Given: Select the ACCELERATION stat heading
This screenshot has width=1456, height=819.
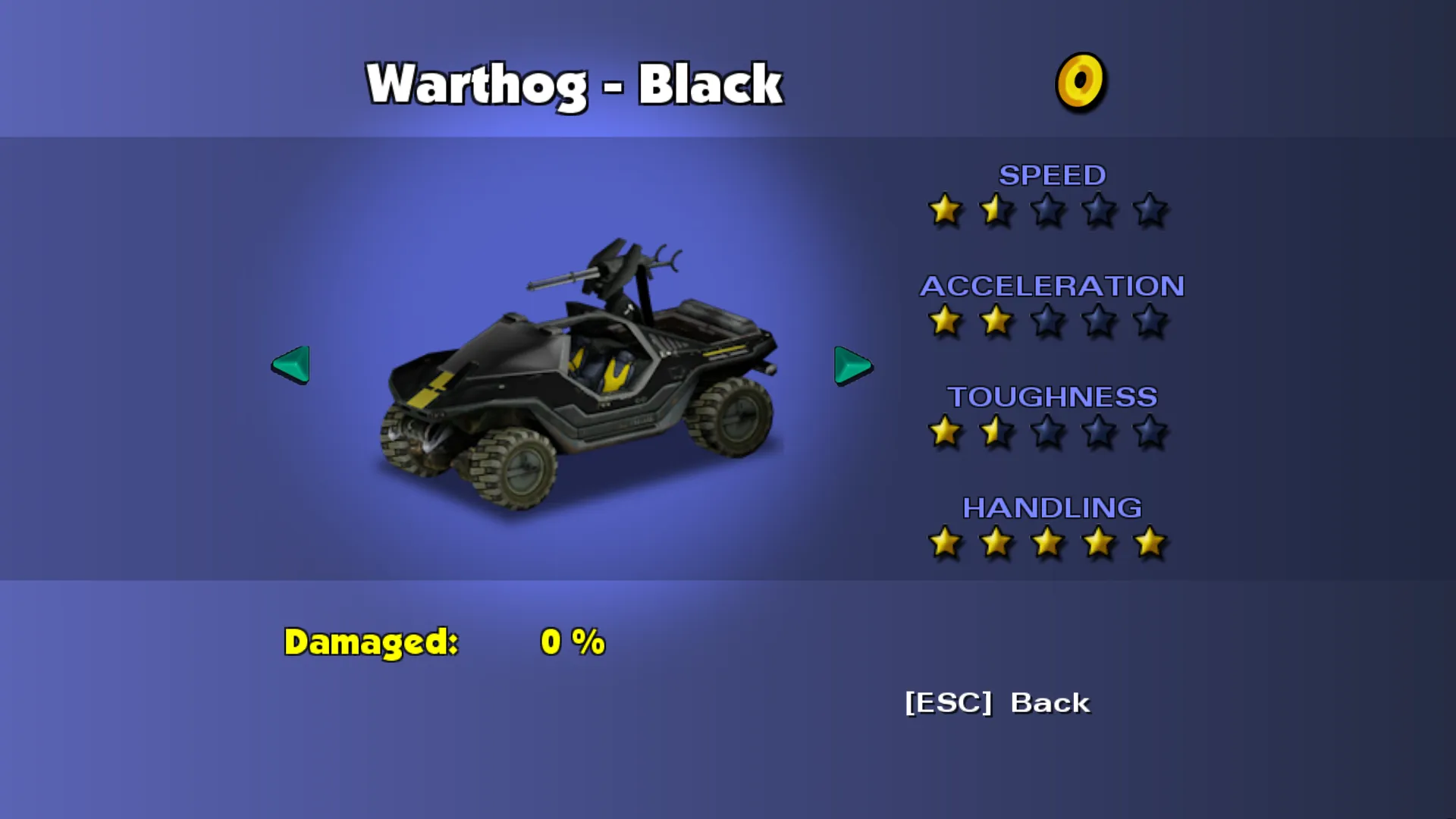Looking at the screenshot, I should pyautogui.click(x=1051, y=287).
